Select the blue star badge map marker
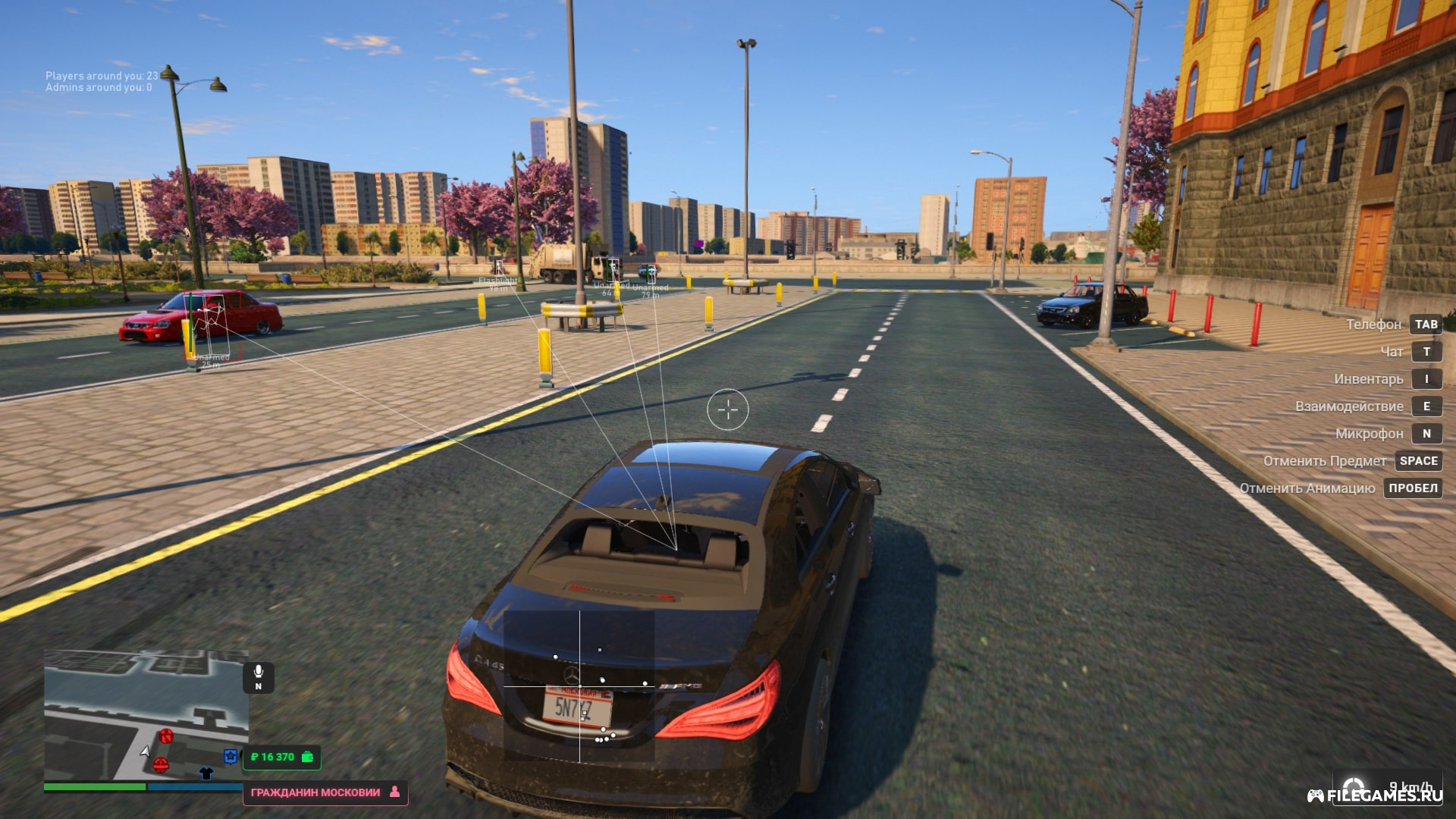Image resolution: width=1456 pixels, height=819 pixels. (x=231, y=756)
